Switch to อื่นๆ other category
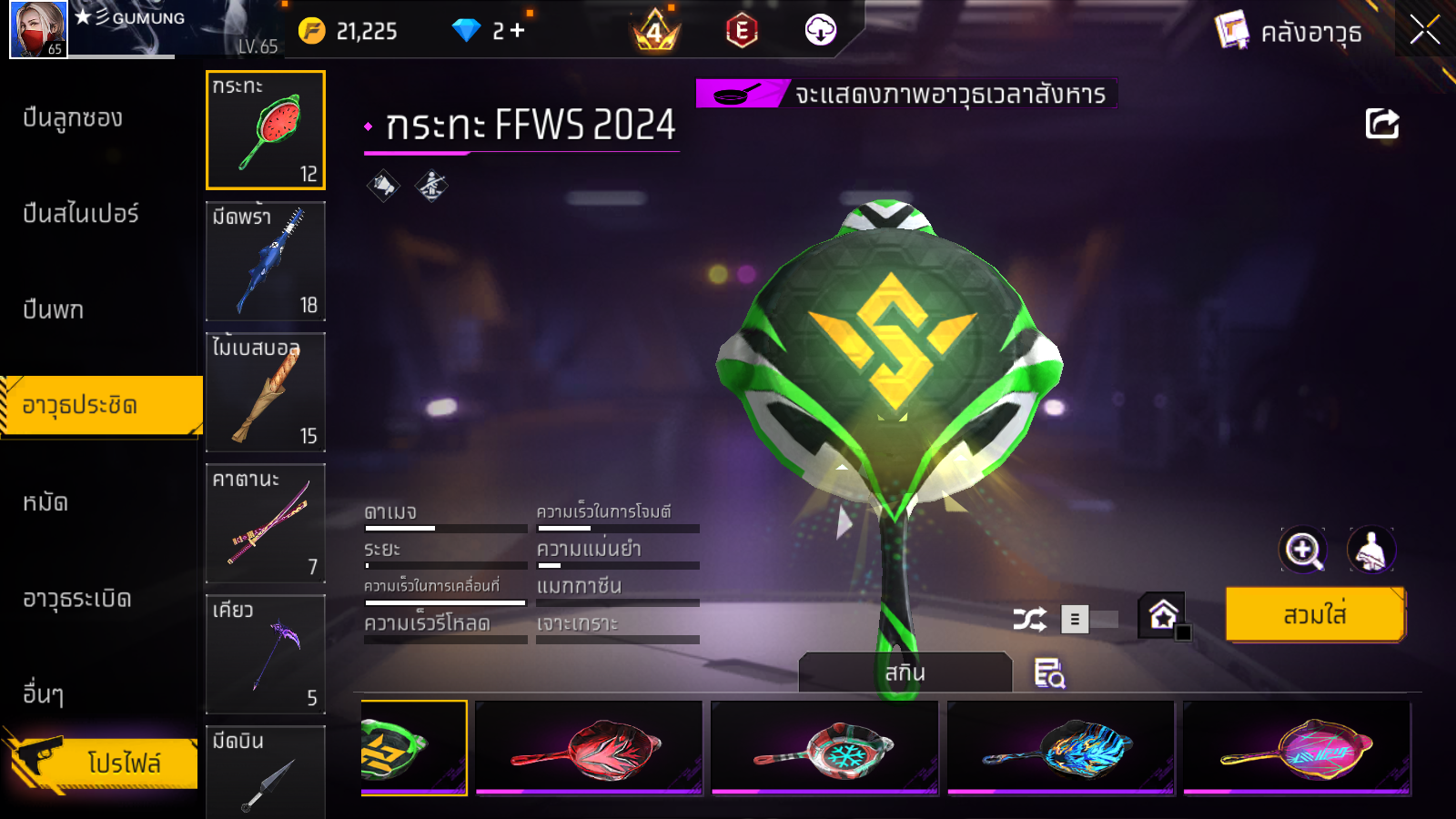Screen dimensions: 1456x819 click(43, 694)
